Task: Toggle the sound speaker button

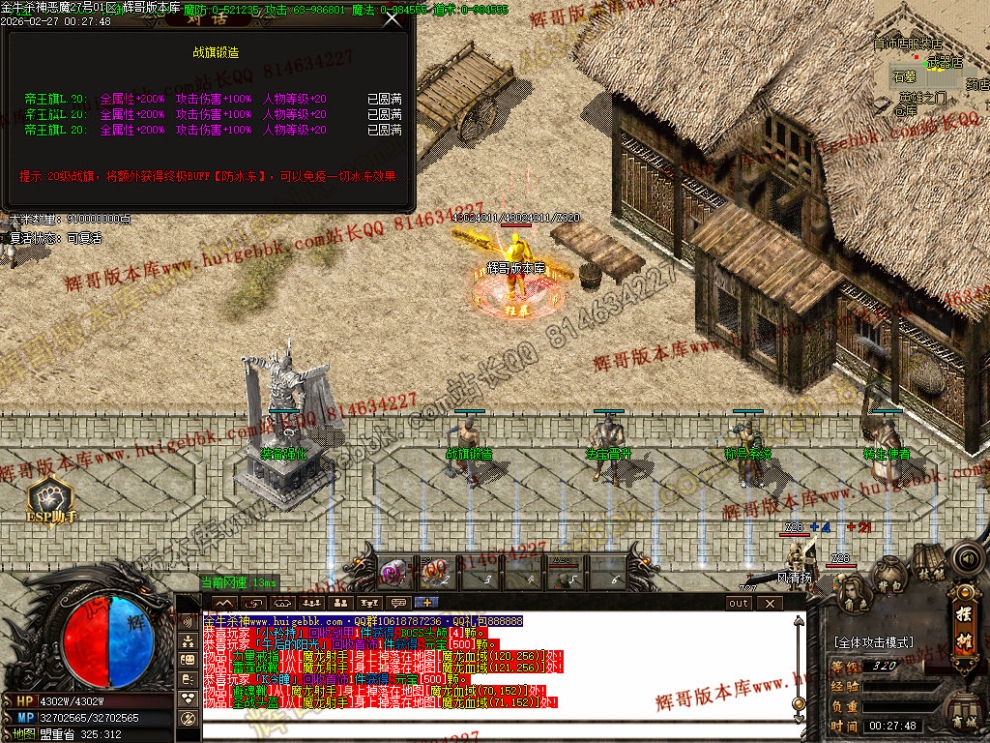Action: (966, 557)
